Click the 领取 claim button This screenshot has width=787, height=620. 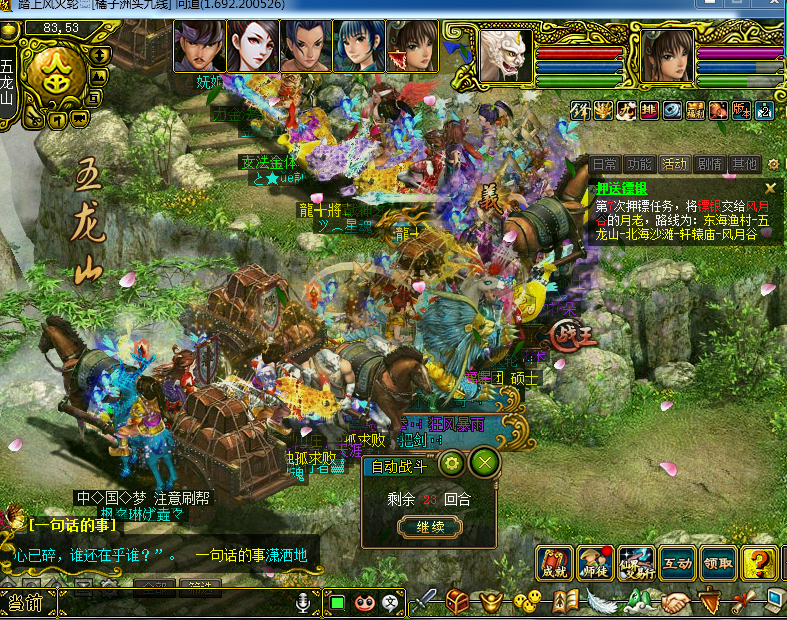(x=717, y=563)
